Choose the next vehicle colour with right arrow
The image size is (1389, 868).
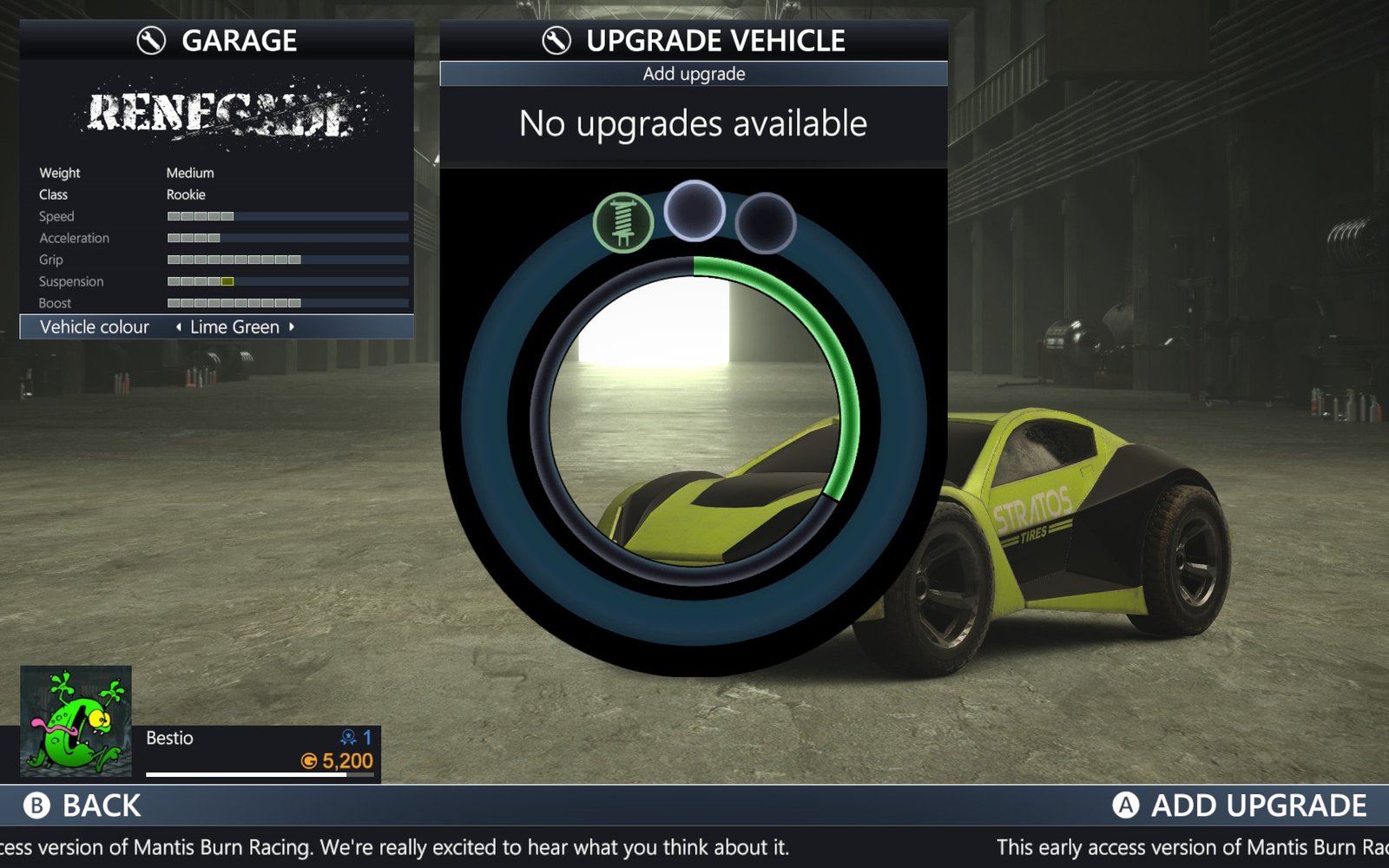click(292, 327)
